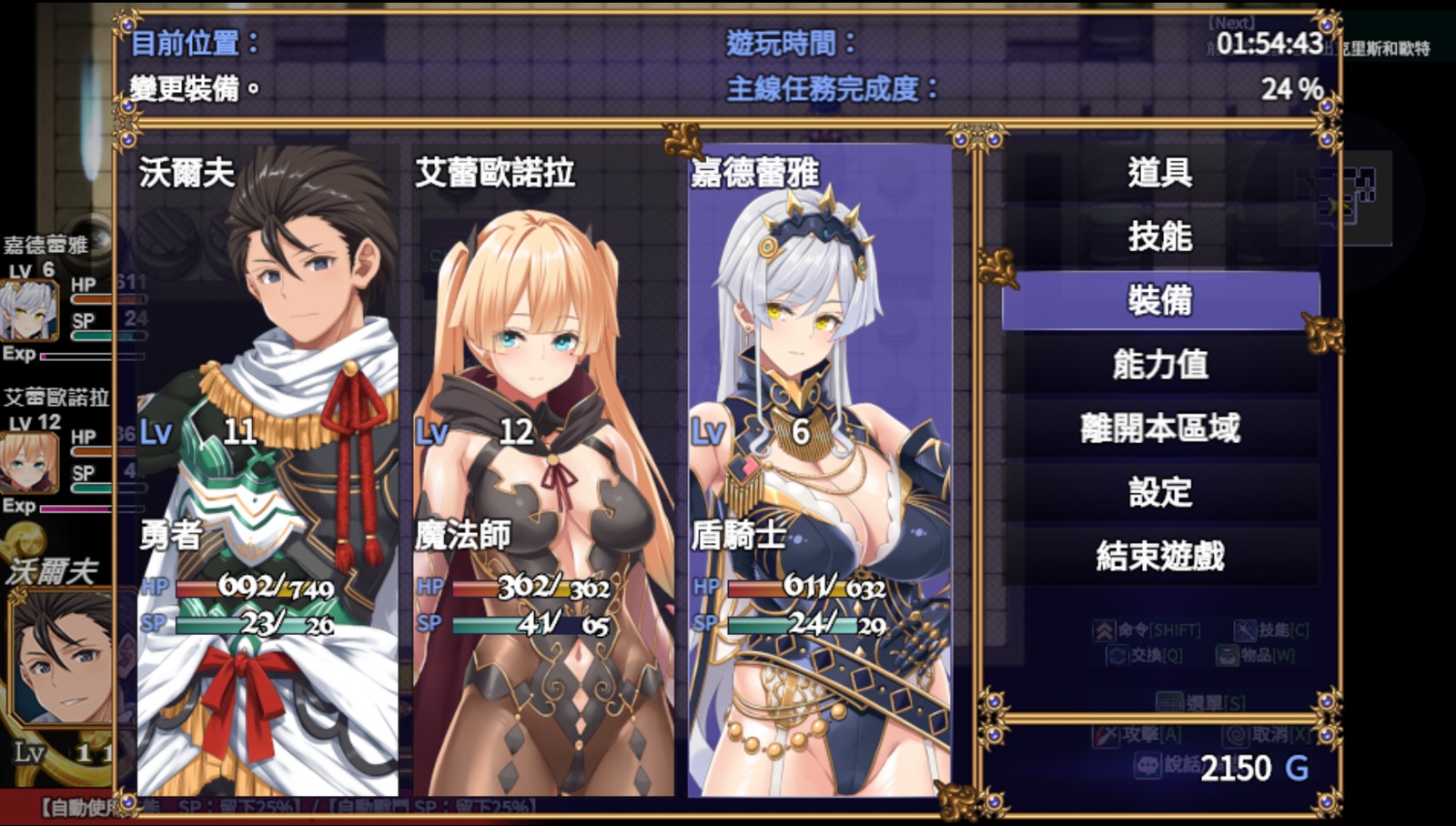Choose the highlighted 裝備 (Equipment) entry
The width and height of the screenshot is (1456, 826).
tap(1160, 300)
